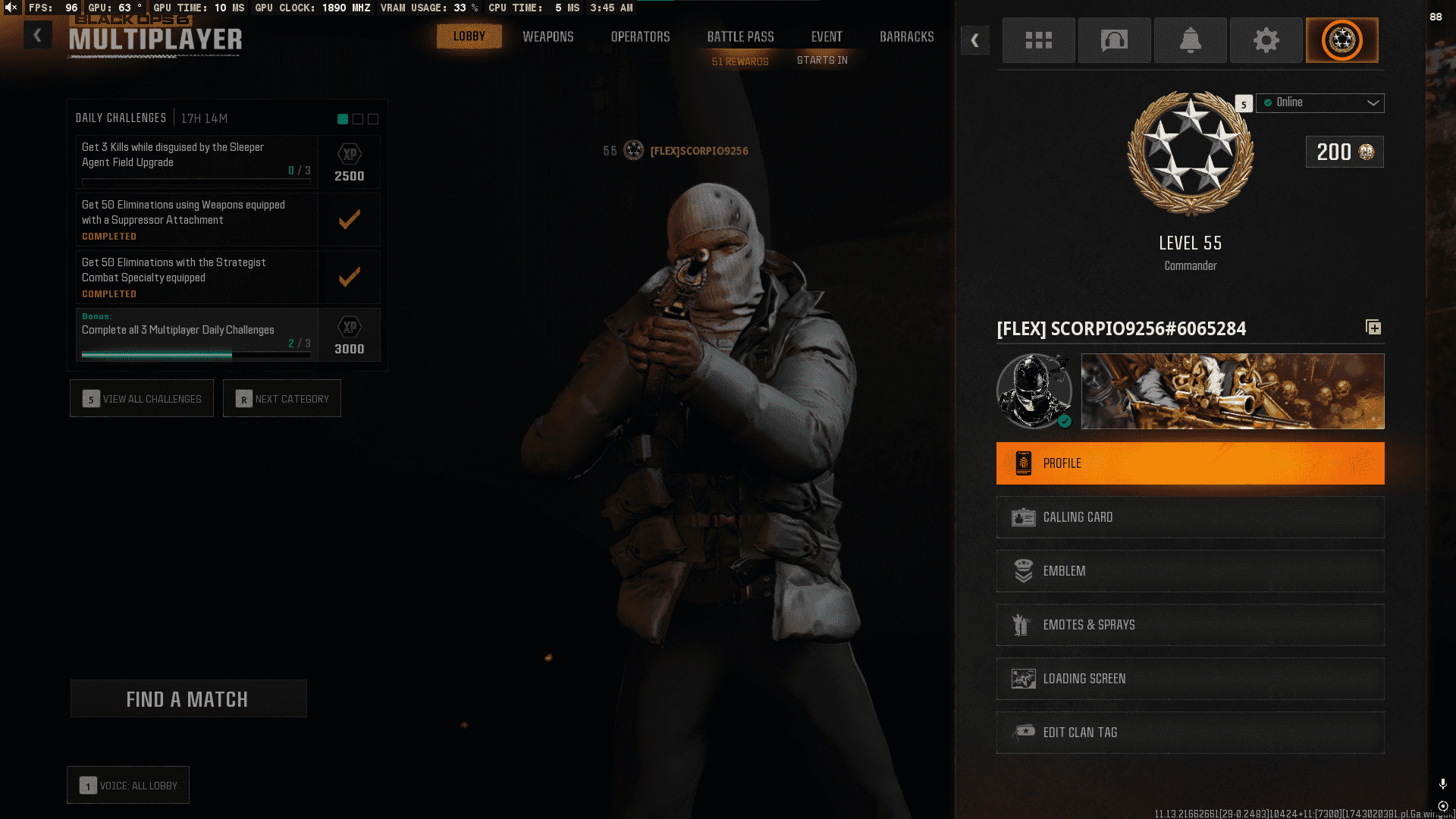Open the Loading Screen option
The height and width of the screenshot is (819, 1456).
1189,679
